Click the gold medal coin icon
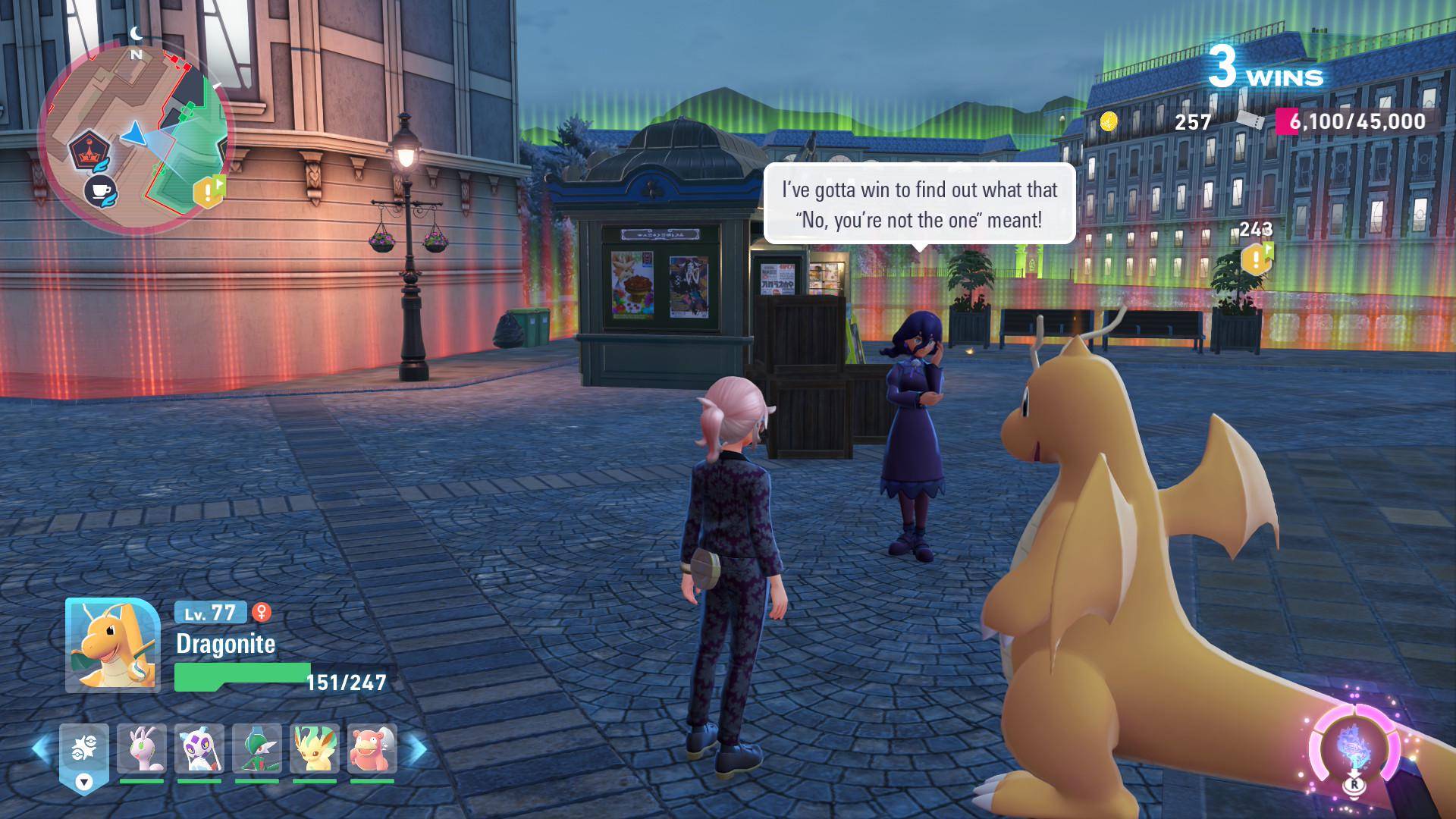 (x=1109, y=121)
